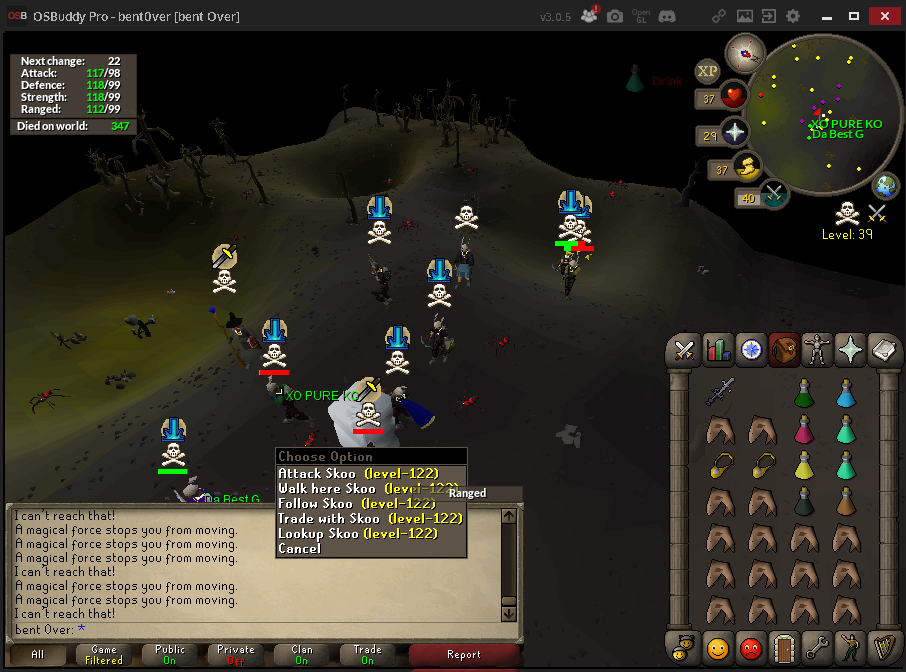The image size is (906, 672).
Task: Drink the pink potion in inventory
Action: pos(804,430)
